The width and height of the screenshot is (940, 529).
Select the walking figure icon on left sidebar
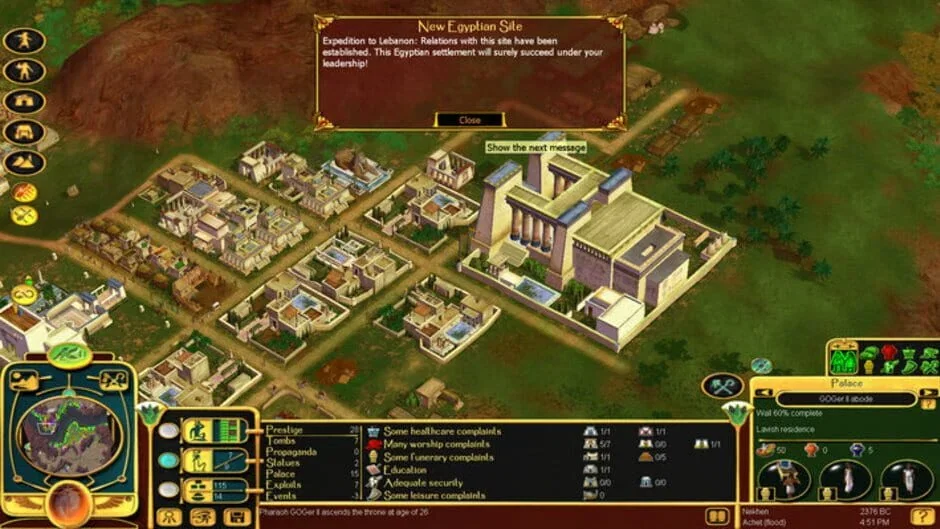click(x=22, y=41)
